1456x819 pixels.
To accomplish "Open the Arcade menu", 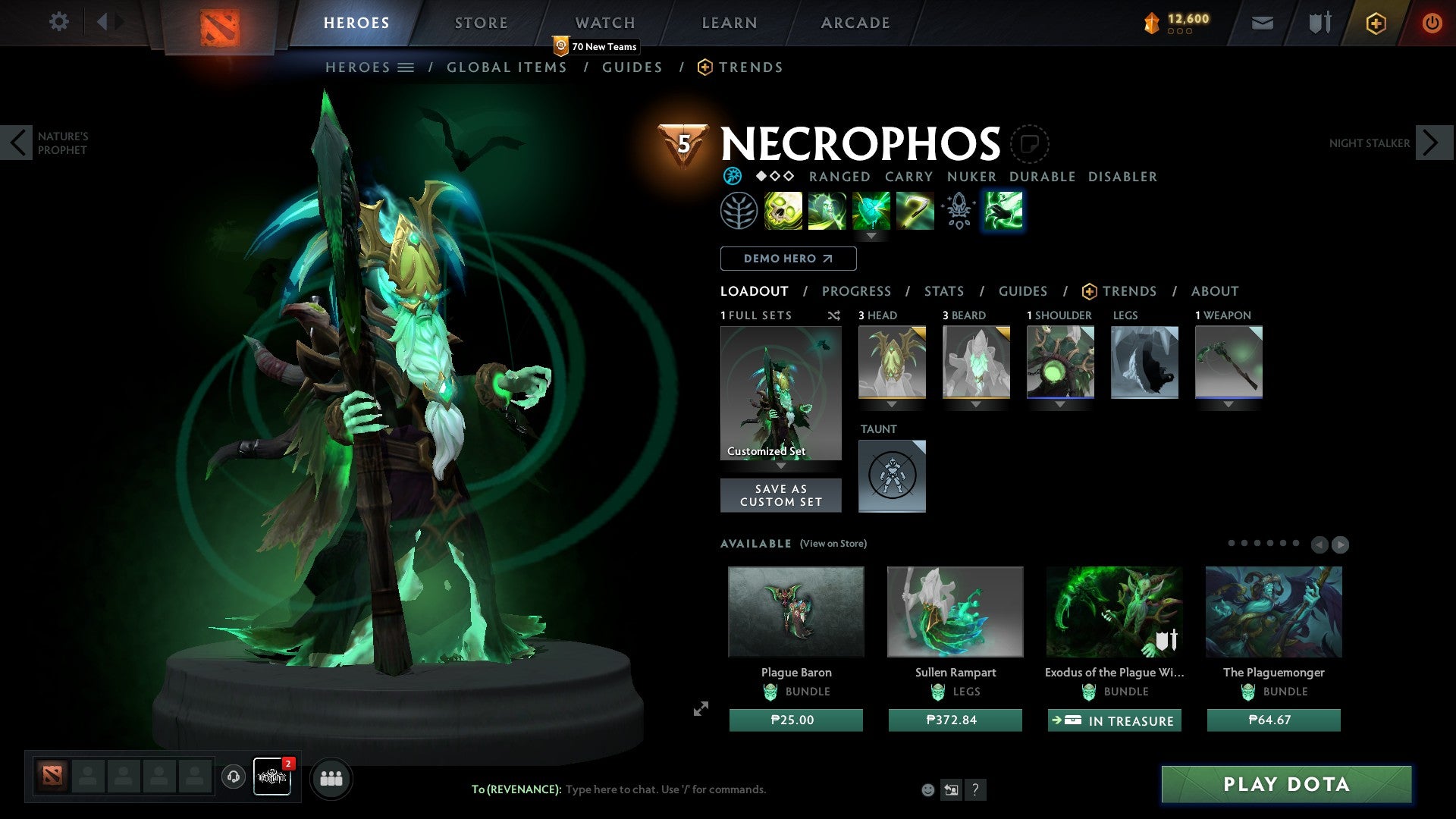I will pyautogui.click(x=855, y=23).
